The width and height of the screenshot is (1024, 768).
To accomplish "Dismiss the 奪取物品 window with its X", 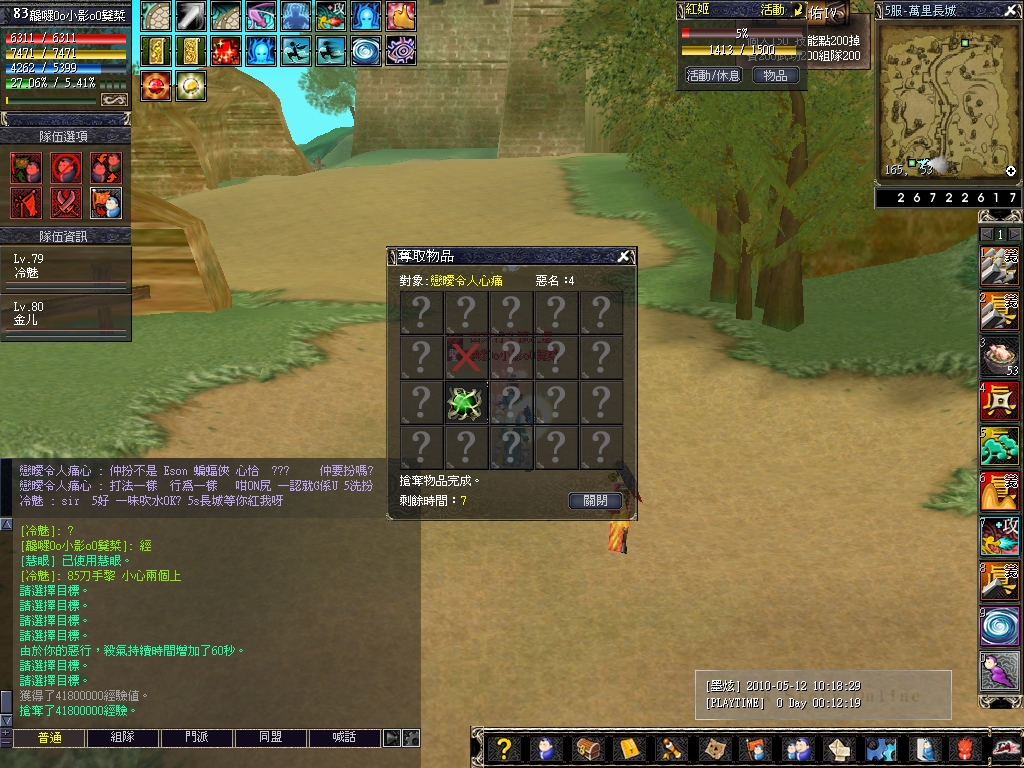I will [x=623, y=256].
